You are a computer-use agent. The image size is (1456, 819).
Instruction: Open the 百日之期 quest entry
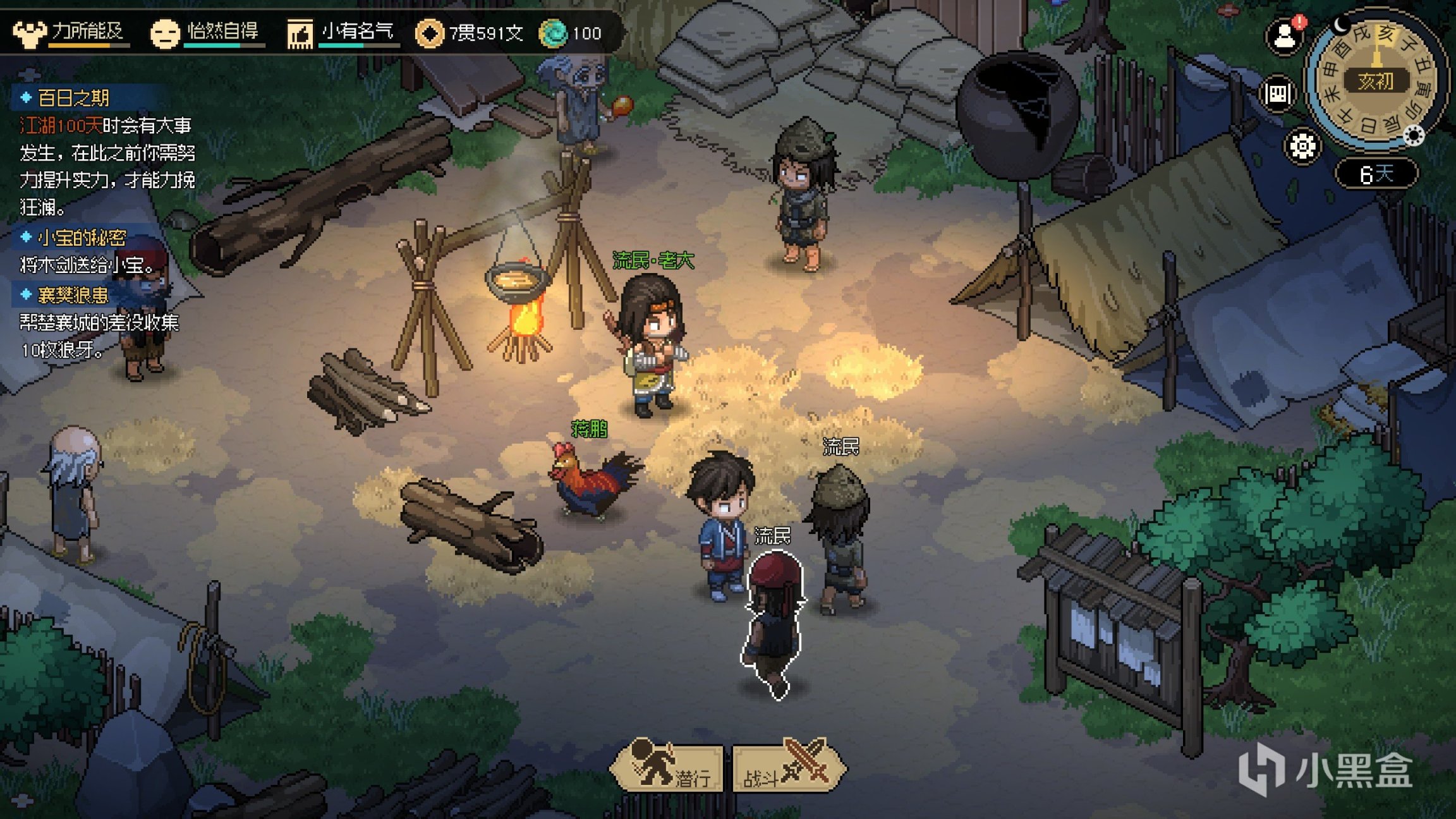point(73,98)
